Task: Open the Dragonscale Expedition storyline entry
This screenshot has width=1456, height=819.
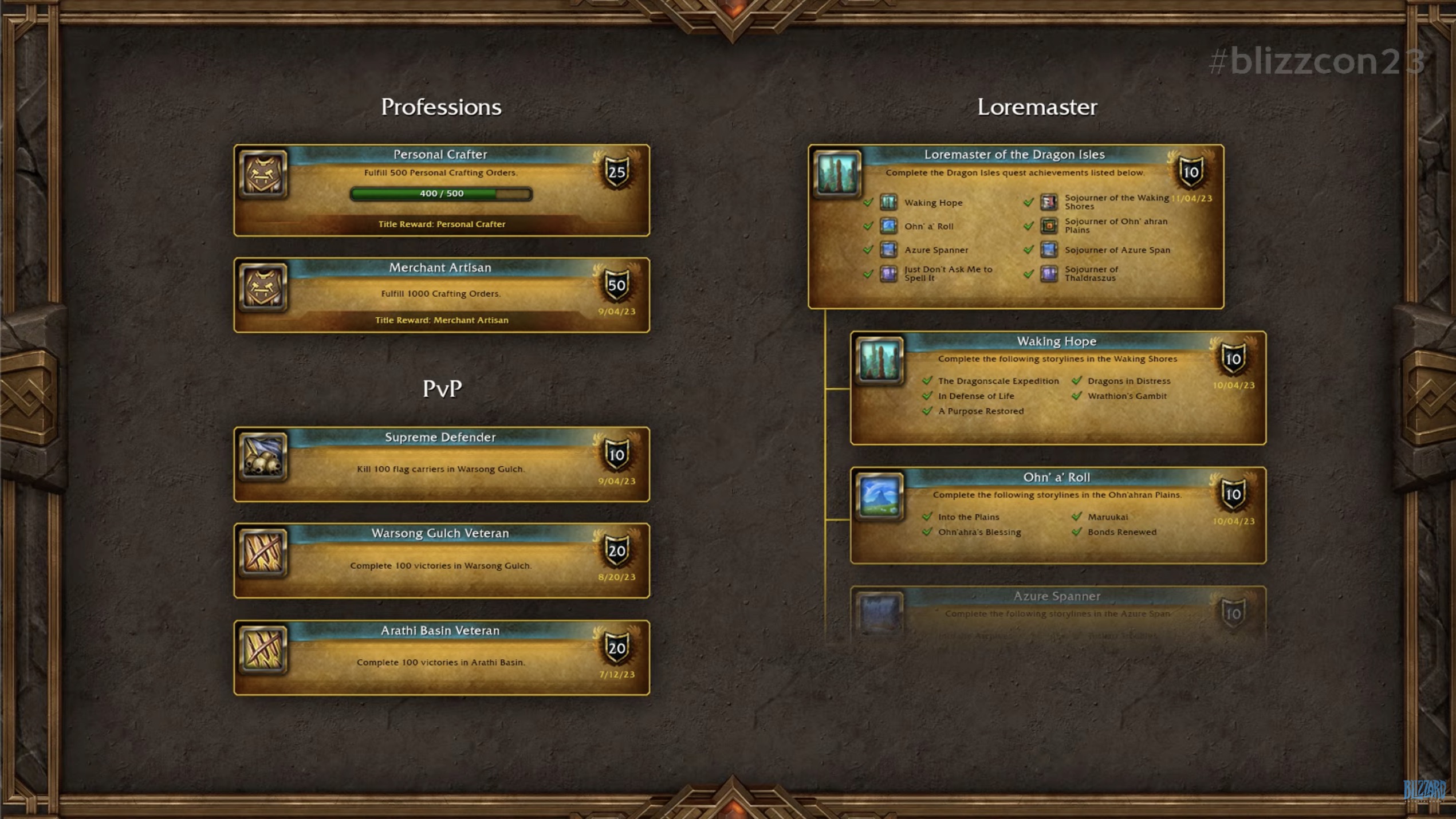Action: point(998,381)
